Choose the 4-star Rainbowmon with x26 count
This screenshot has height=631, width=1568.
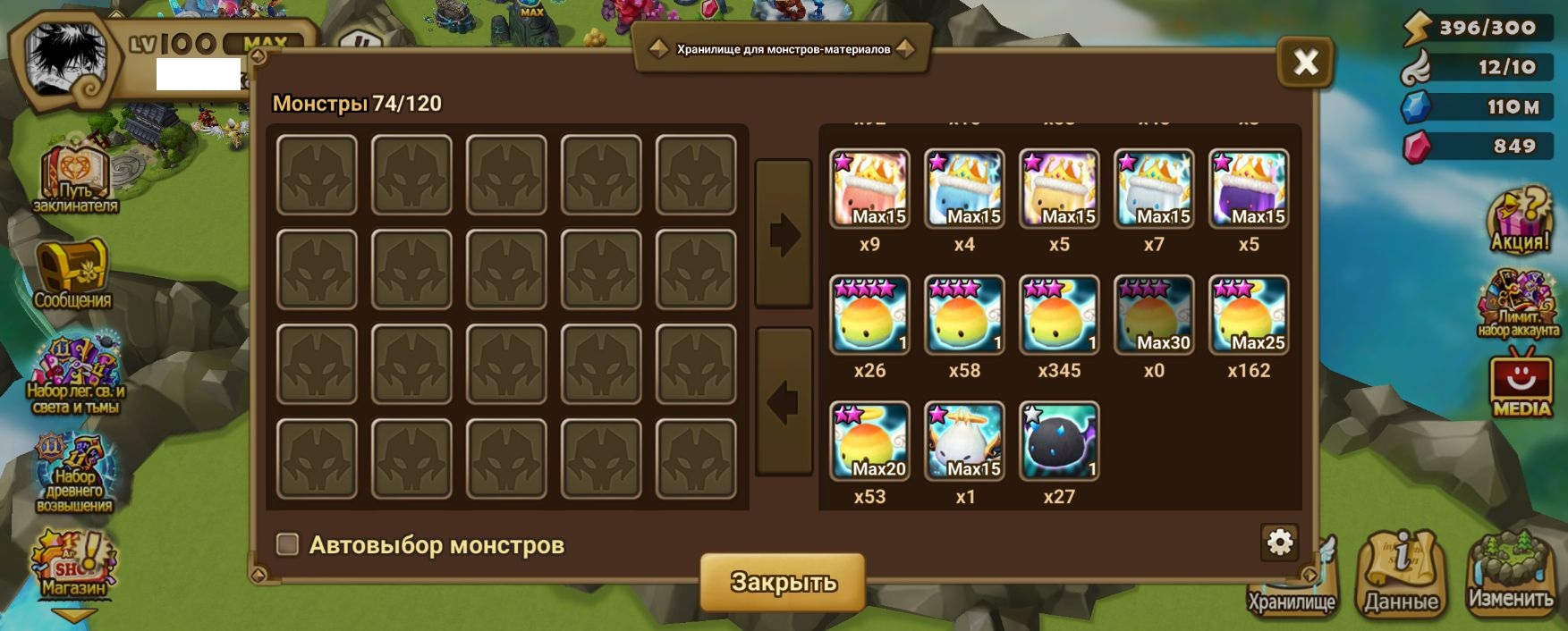pyautogui.click(x=869, y=315)
